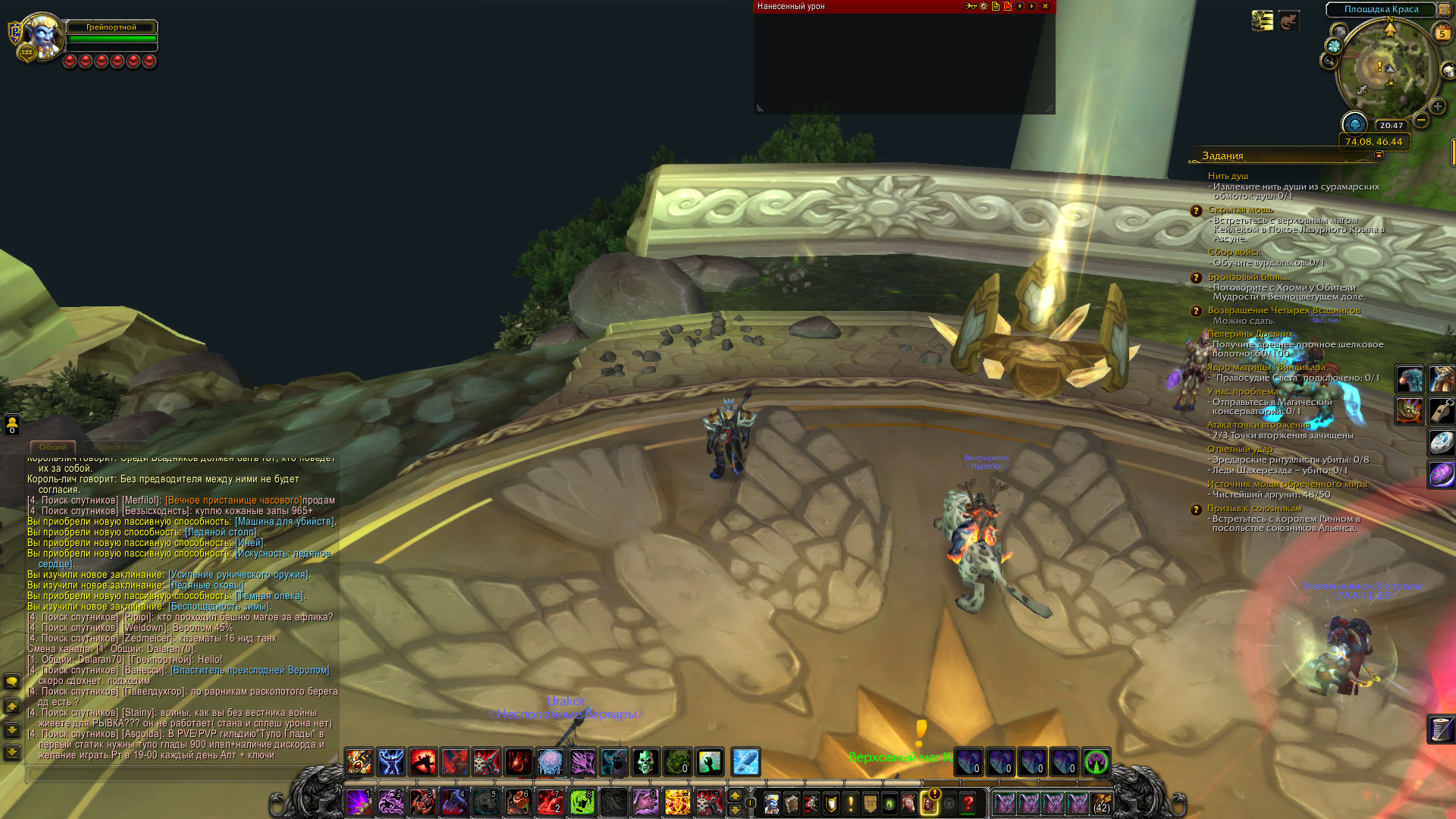Click the minimap zoom-out minus button

pyautogui.click(x=1421, y=120)
